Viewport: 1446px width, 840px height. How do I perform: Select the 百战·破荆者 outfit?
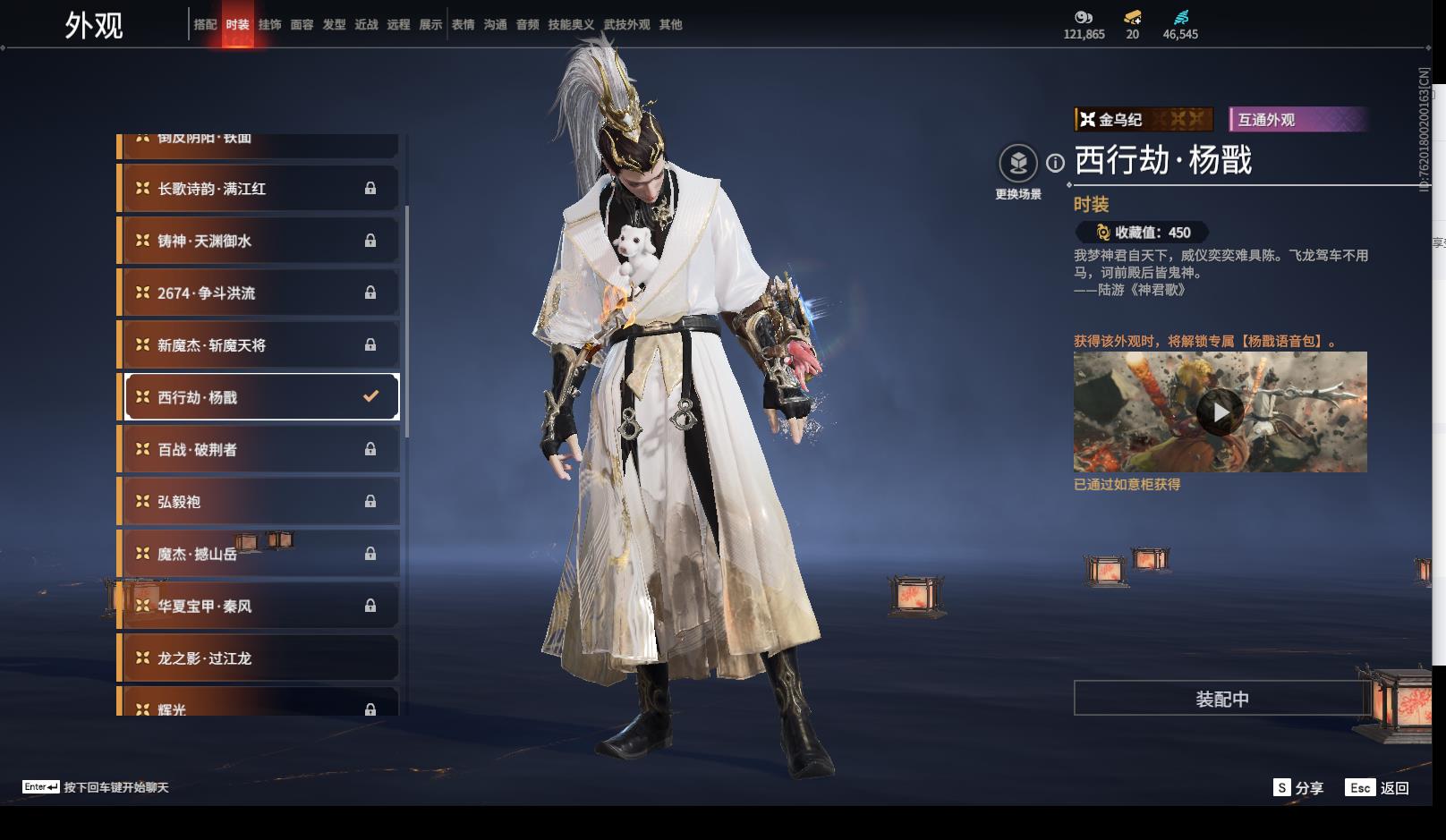(259, 449)
